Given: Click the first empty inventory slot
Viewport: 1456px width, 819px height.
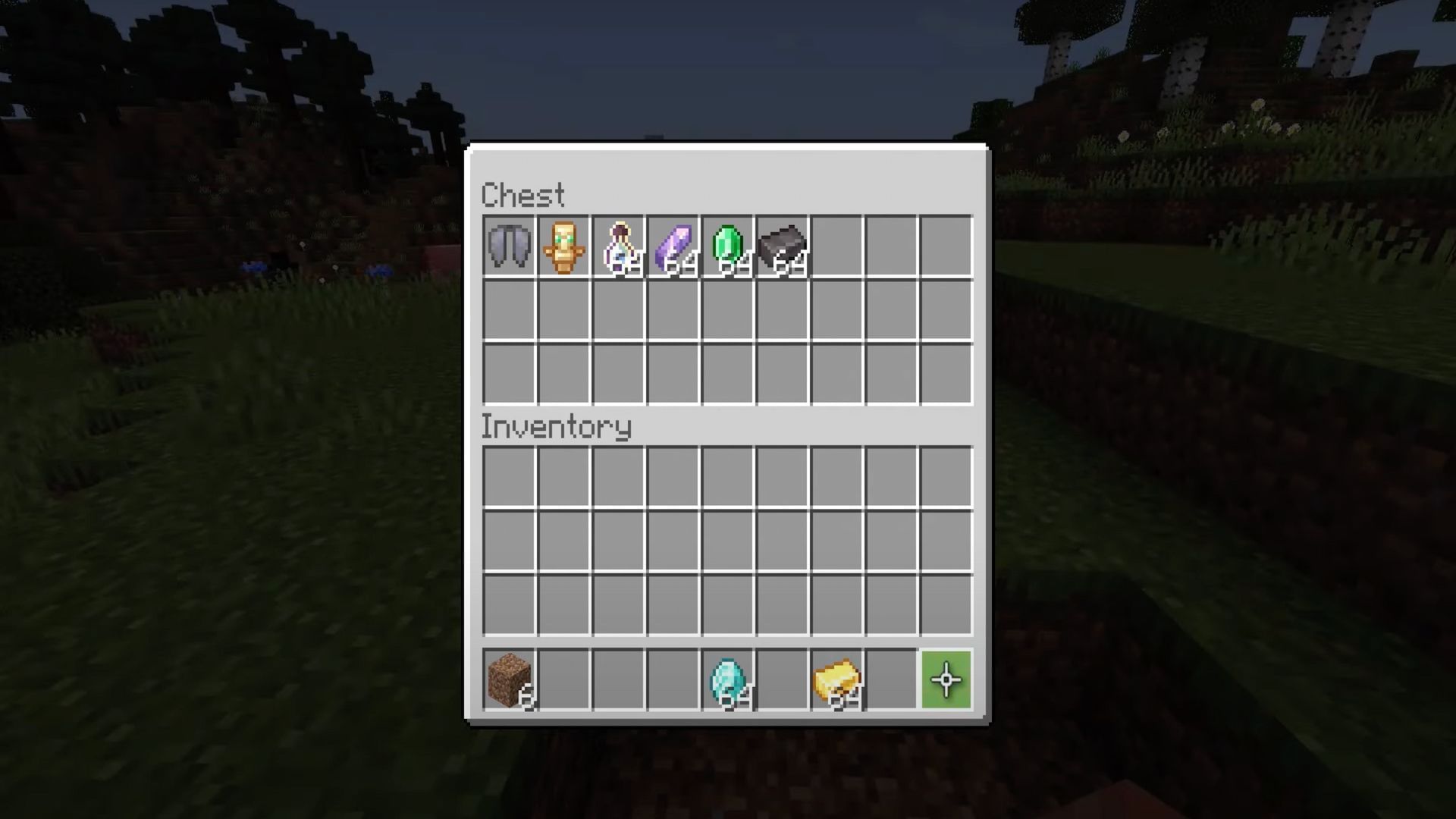Looking at the screenshot, I should [x=508, y=474].
